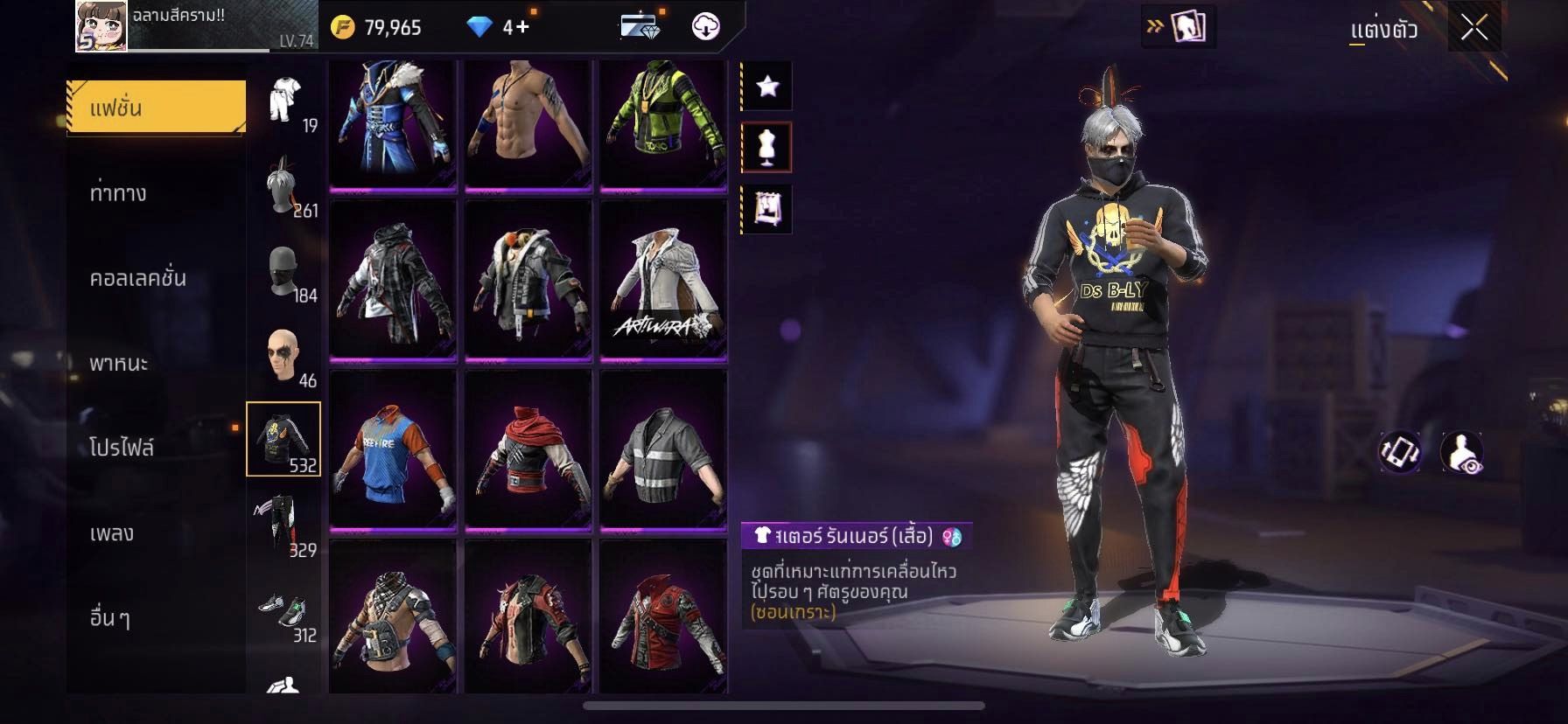This screenshot has height=724, width=1568.
Task: Choose the hair category with 261 items
Action: [x=284, y=185]
